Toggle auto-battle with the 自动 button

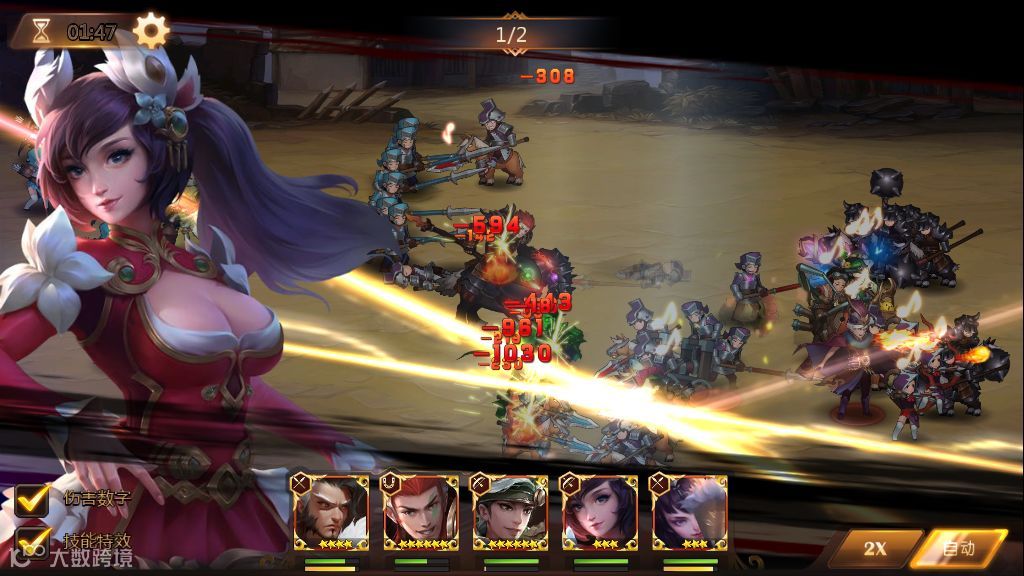[x=958, y=548]
